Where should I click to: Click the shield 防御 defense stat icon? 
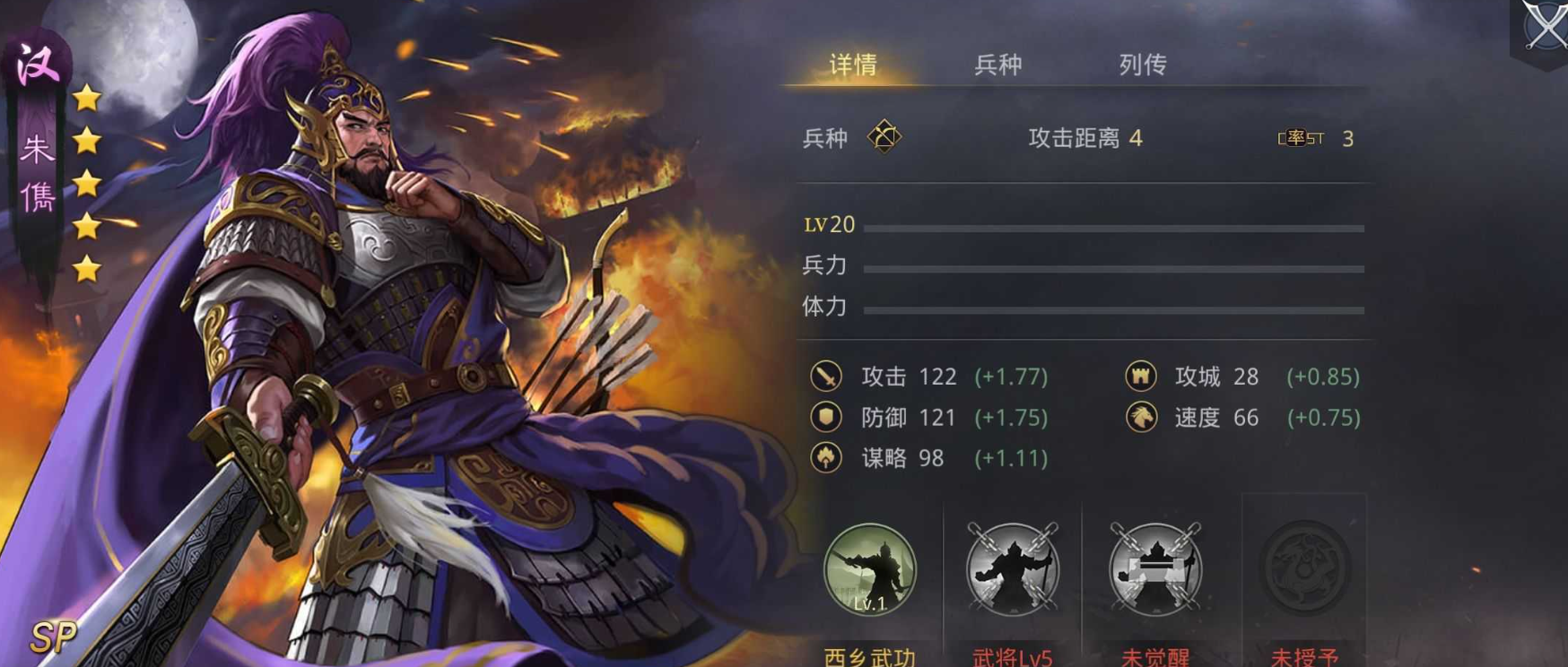[x=826, y=418]
